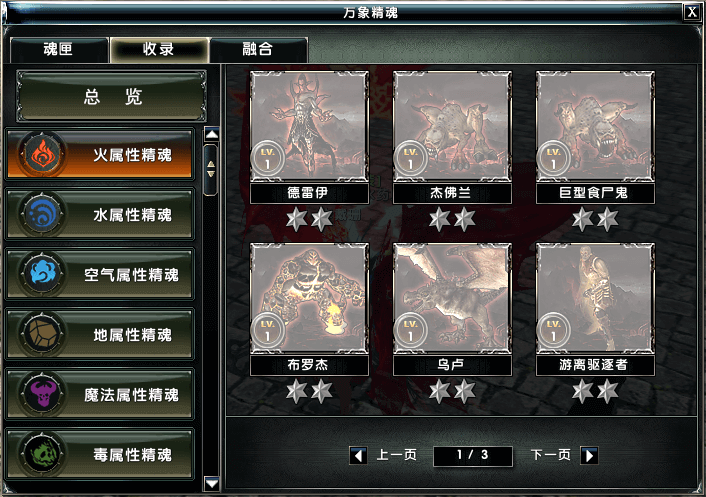Select the 布罗杰 soul card
The height and width of the screenshot is (497, 706).
click(309, 299)
